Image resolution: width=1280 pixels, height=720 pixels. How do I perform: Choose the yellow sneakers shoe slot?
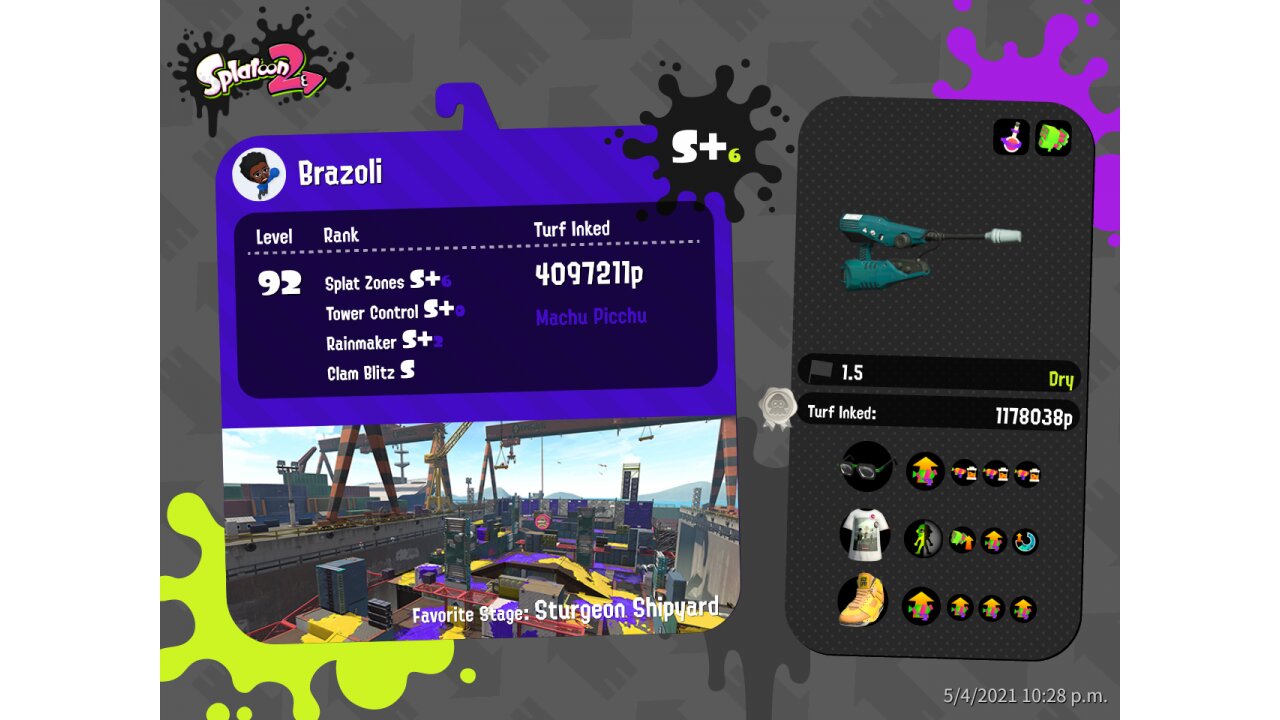click(863, 601)
